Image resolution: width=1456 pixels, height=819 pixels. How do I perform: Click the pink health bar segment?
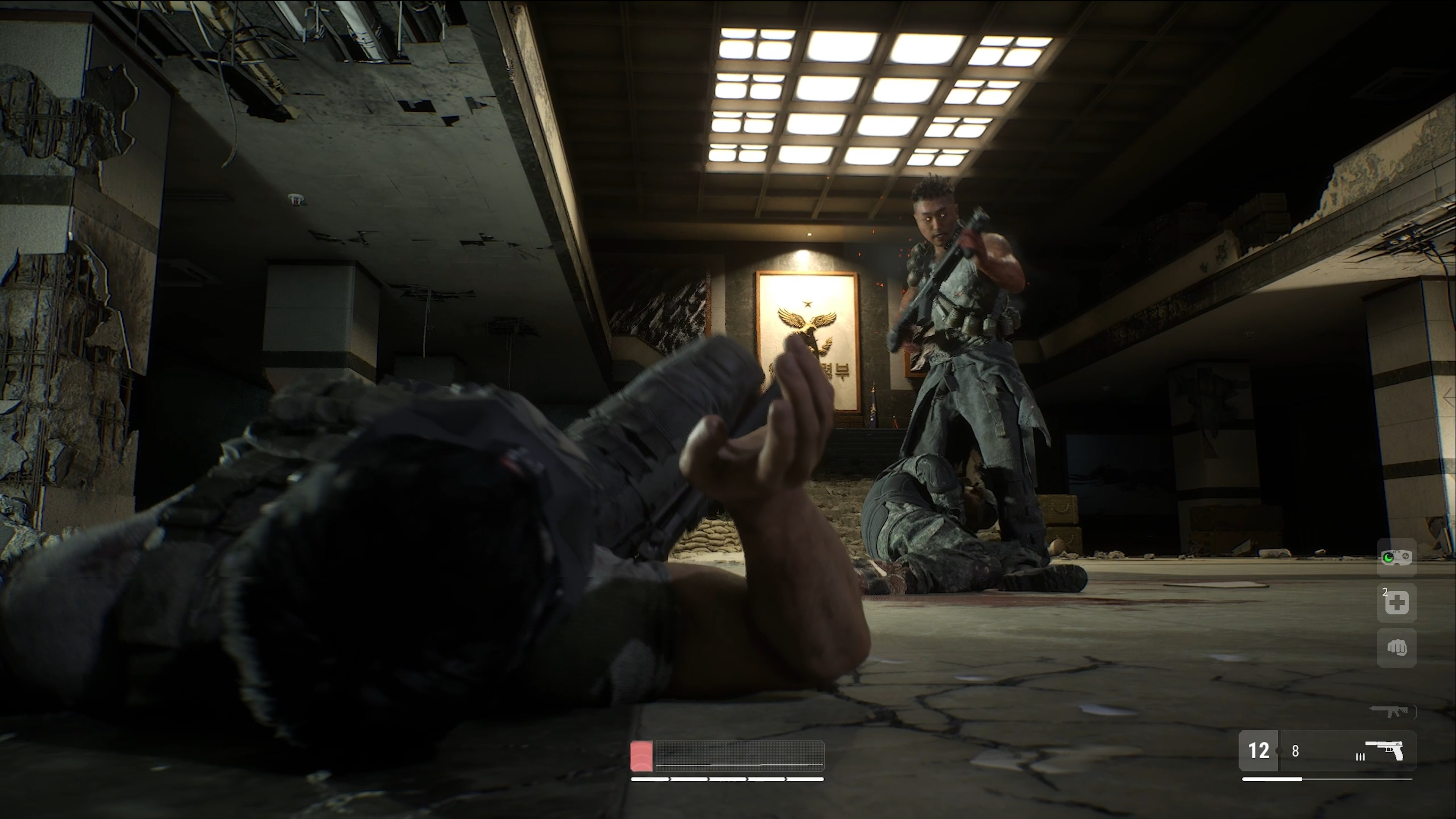click(x=642, y=756)
